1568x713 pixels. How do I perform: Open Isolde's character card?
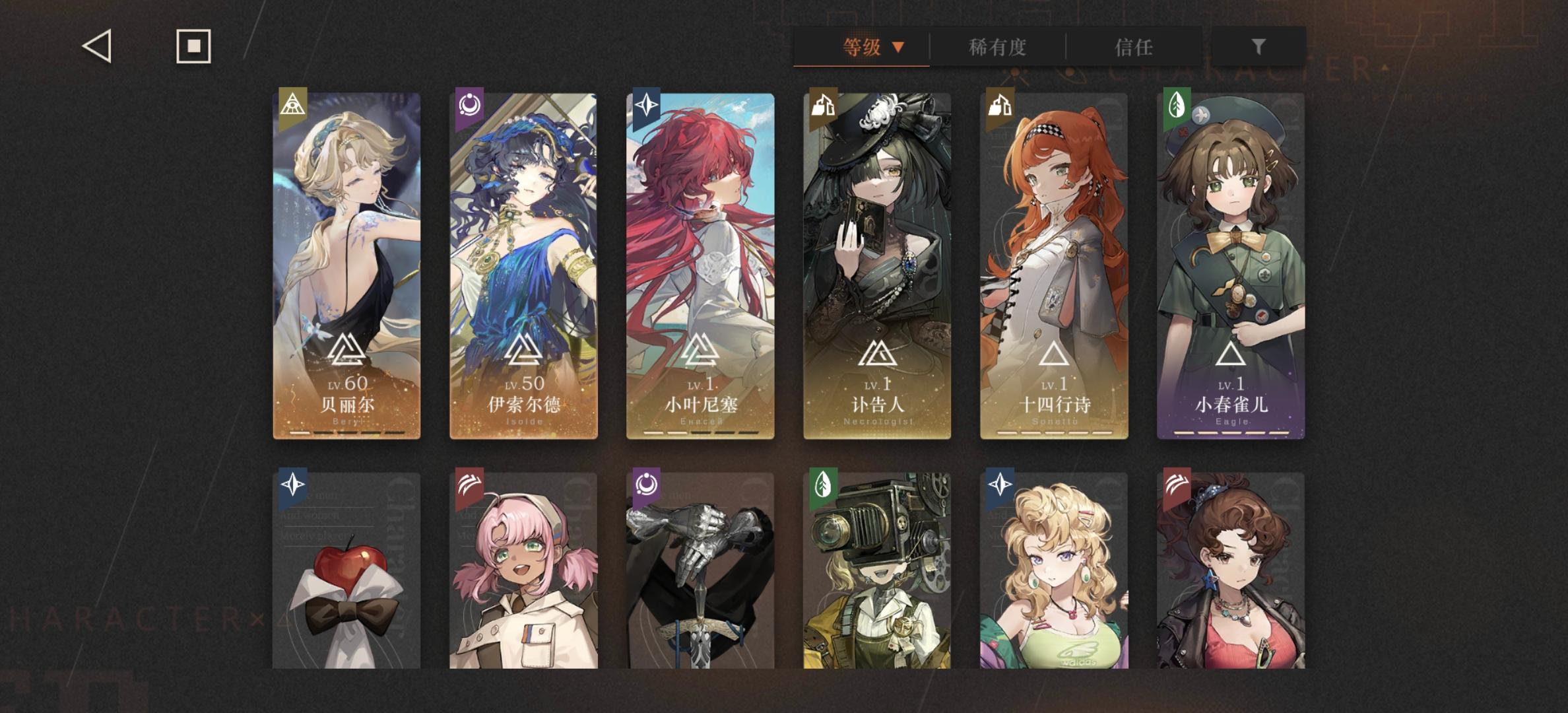click(523, 264)
